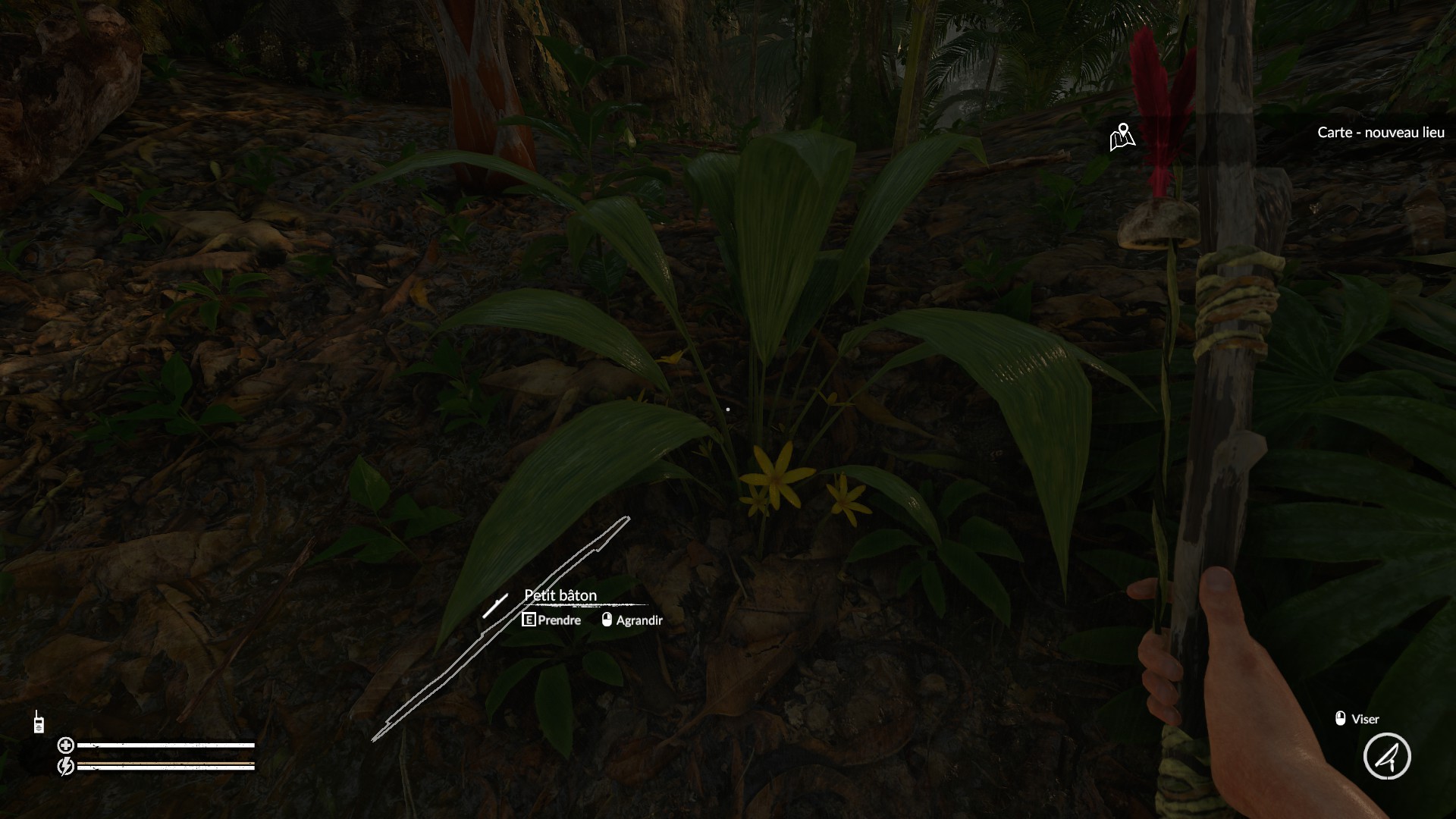Select the walkie-talkie icon
Image resolution: width=1456 pixels, height=819 pixels.
pyautogui.click(x=38, y=723)
